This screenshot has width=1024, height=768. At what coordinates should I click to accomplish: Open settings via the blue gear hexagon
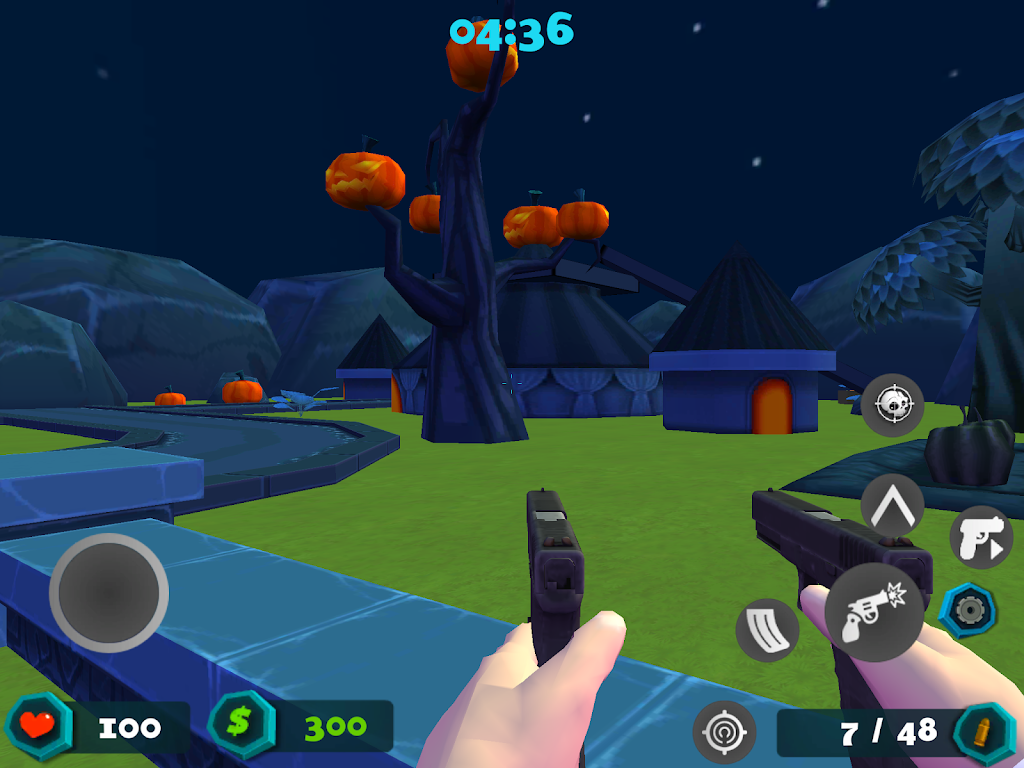point(968,610)
